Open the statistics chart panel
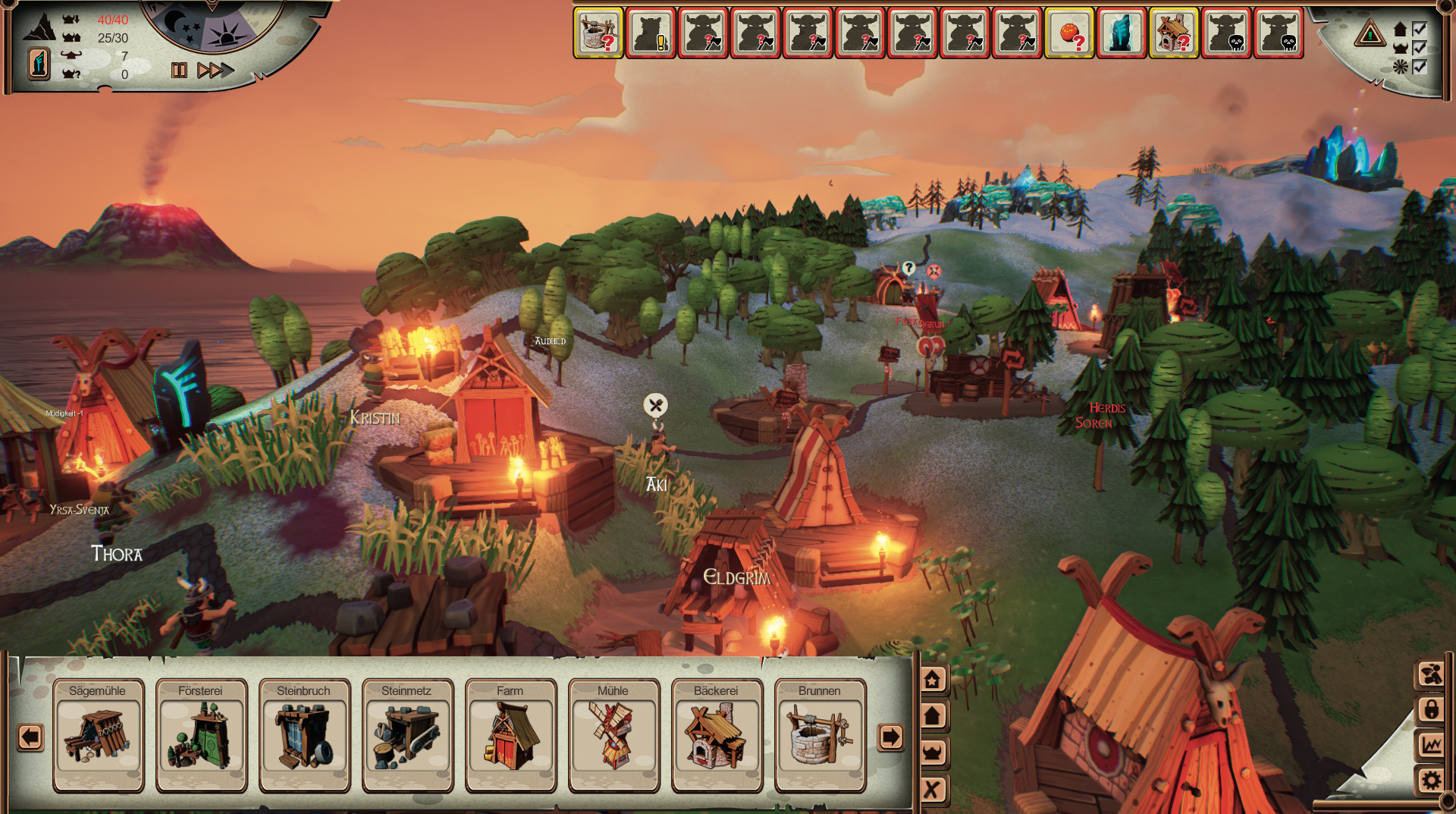 click(x=1431, y=744)
